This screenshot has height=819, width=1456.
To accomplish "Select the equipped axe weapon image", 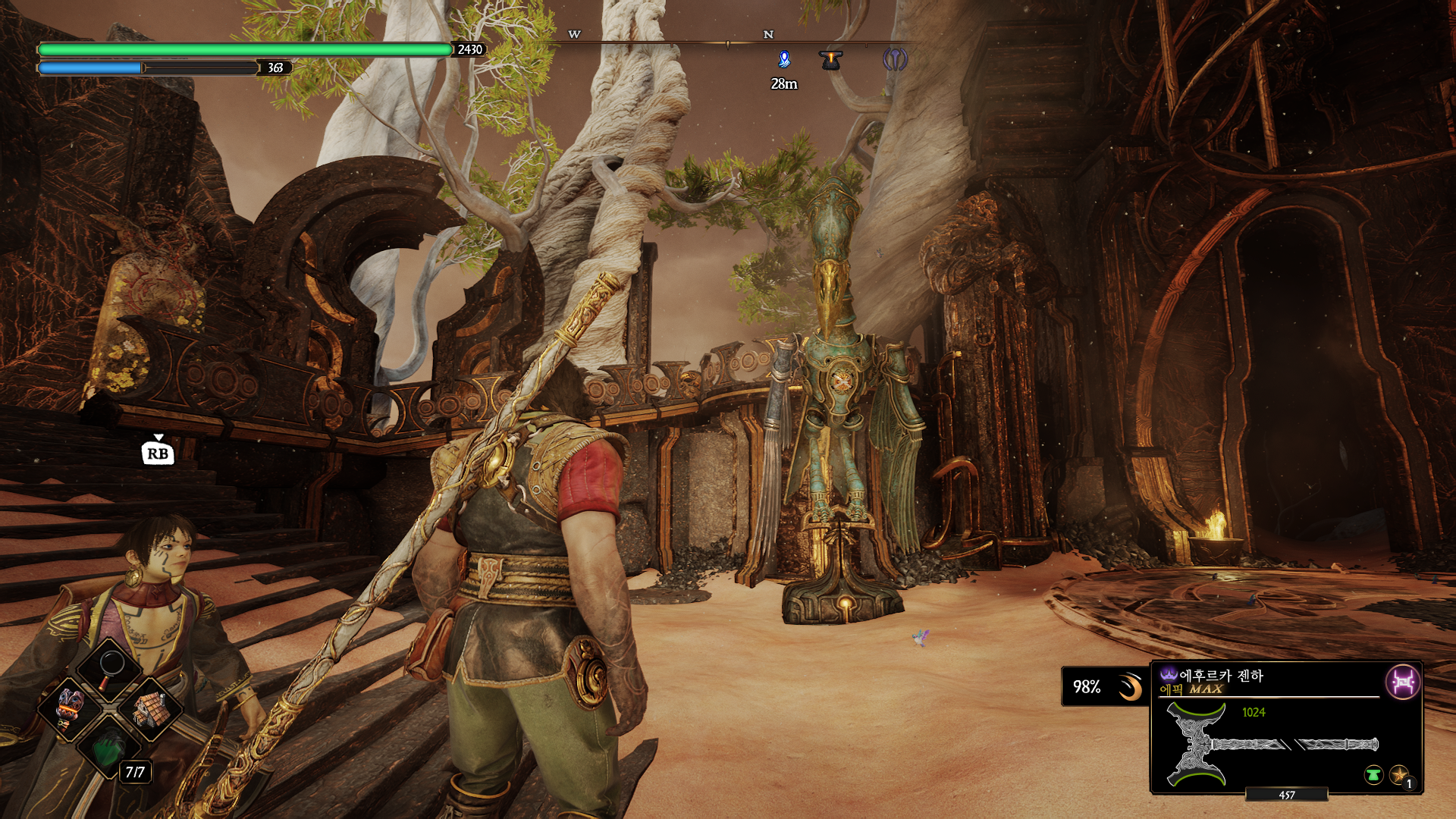I will (x=1272, y=744).
